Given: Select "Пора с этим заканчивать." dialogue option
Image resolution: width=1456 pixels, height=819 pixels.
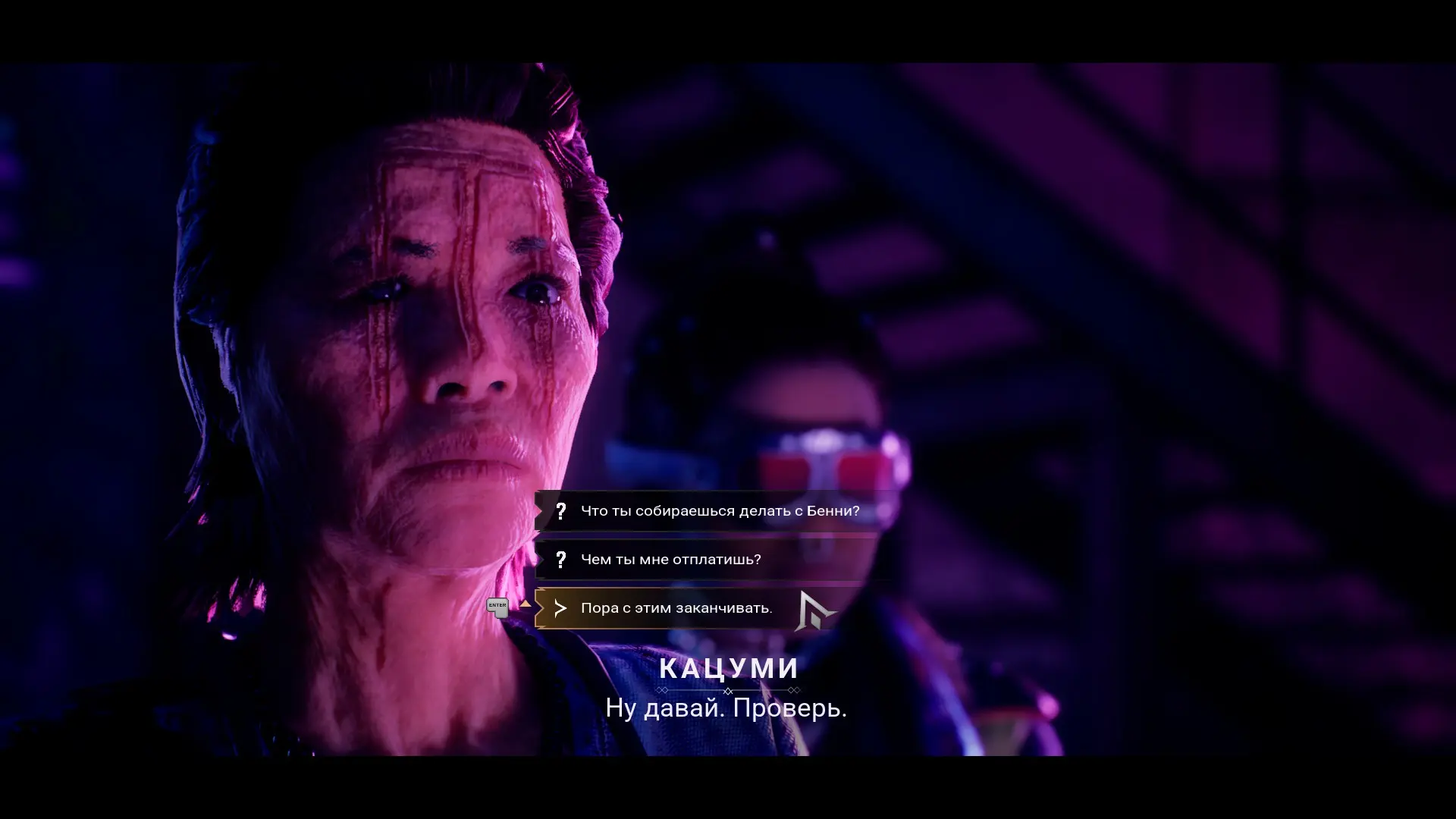Looking at the screenshot, I should [676, 608].
